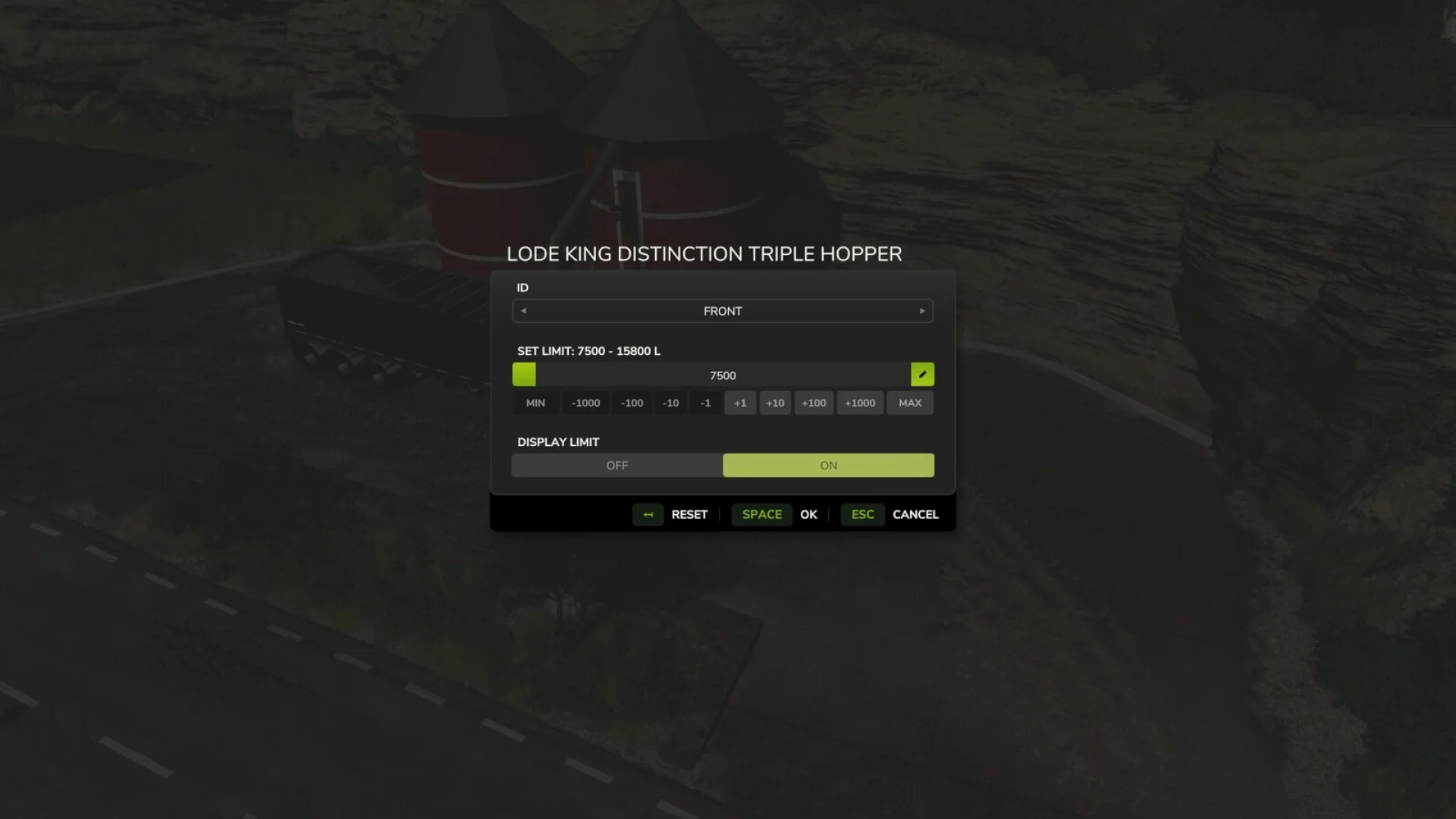Screen dimensions: 1456x819
Task: Click the 7500 limit slider bar
Action: pyautogui.click(x=723, y=375)
